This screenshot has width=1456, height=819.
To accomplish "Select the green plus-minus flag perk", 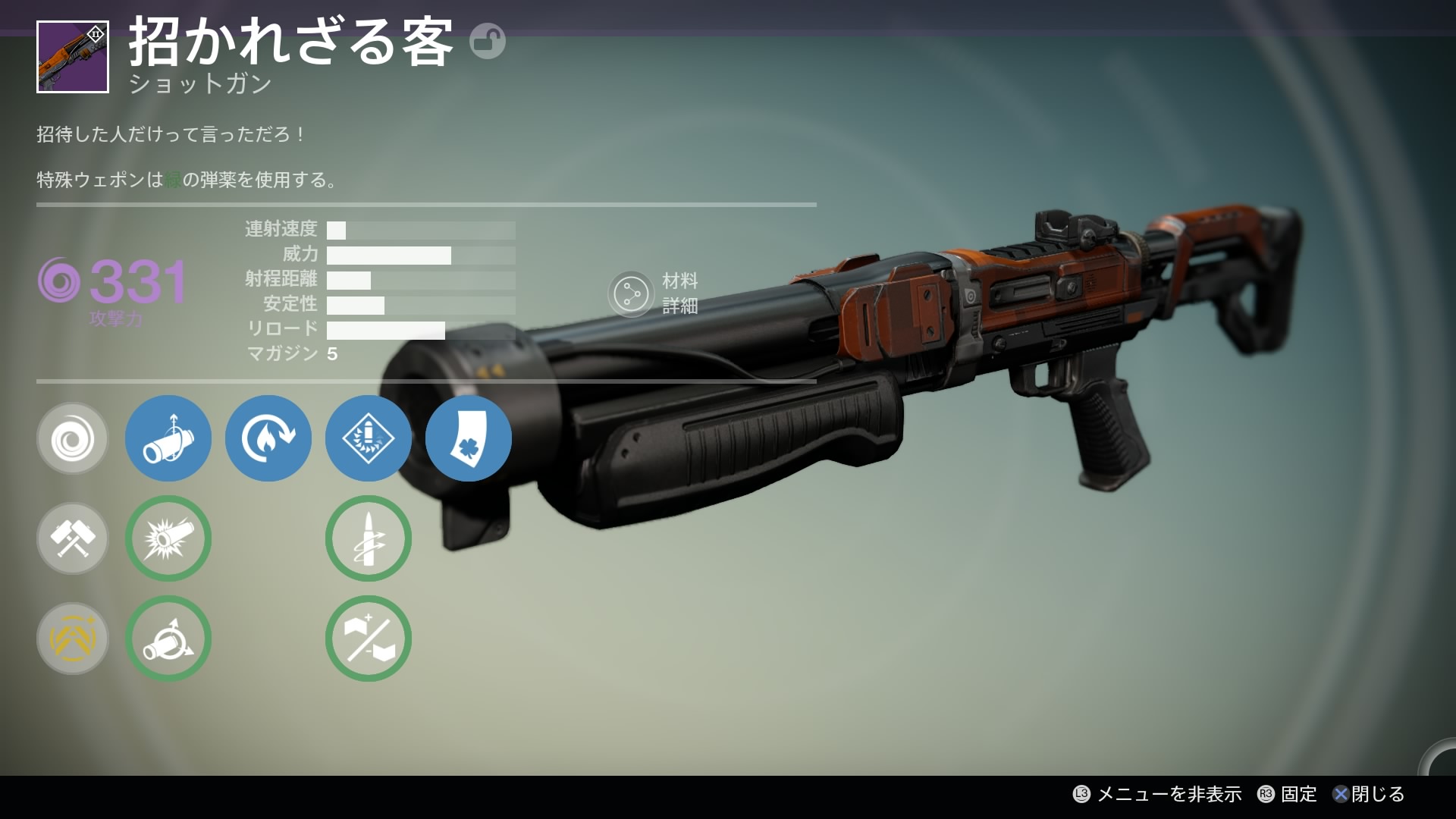I will (x=368, y=639).
